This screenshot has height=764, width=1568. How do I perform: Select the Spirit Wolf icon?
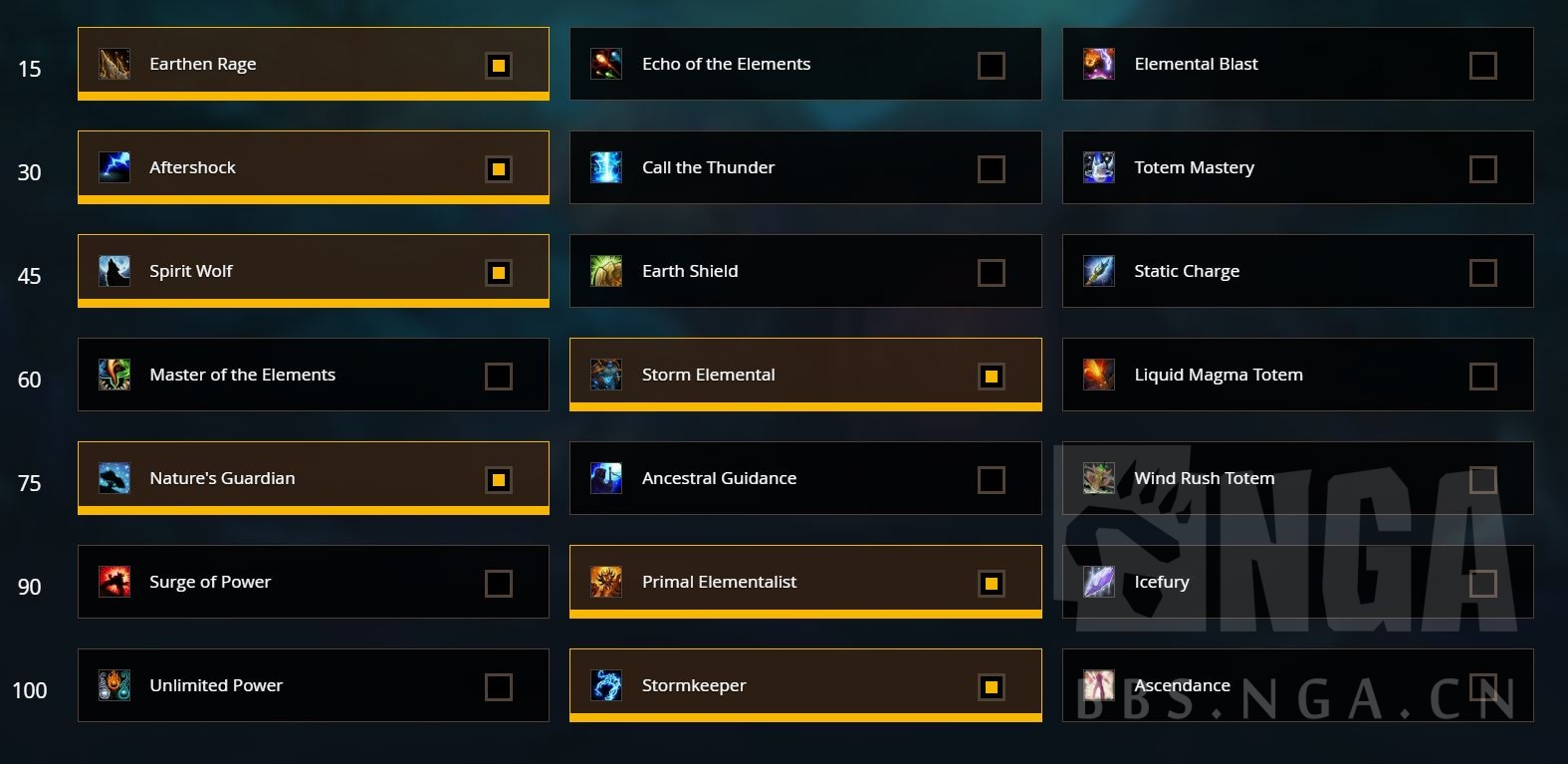pos(113,271)
